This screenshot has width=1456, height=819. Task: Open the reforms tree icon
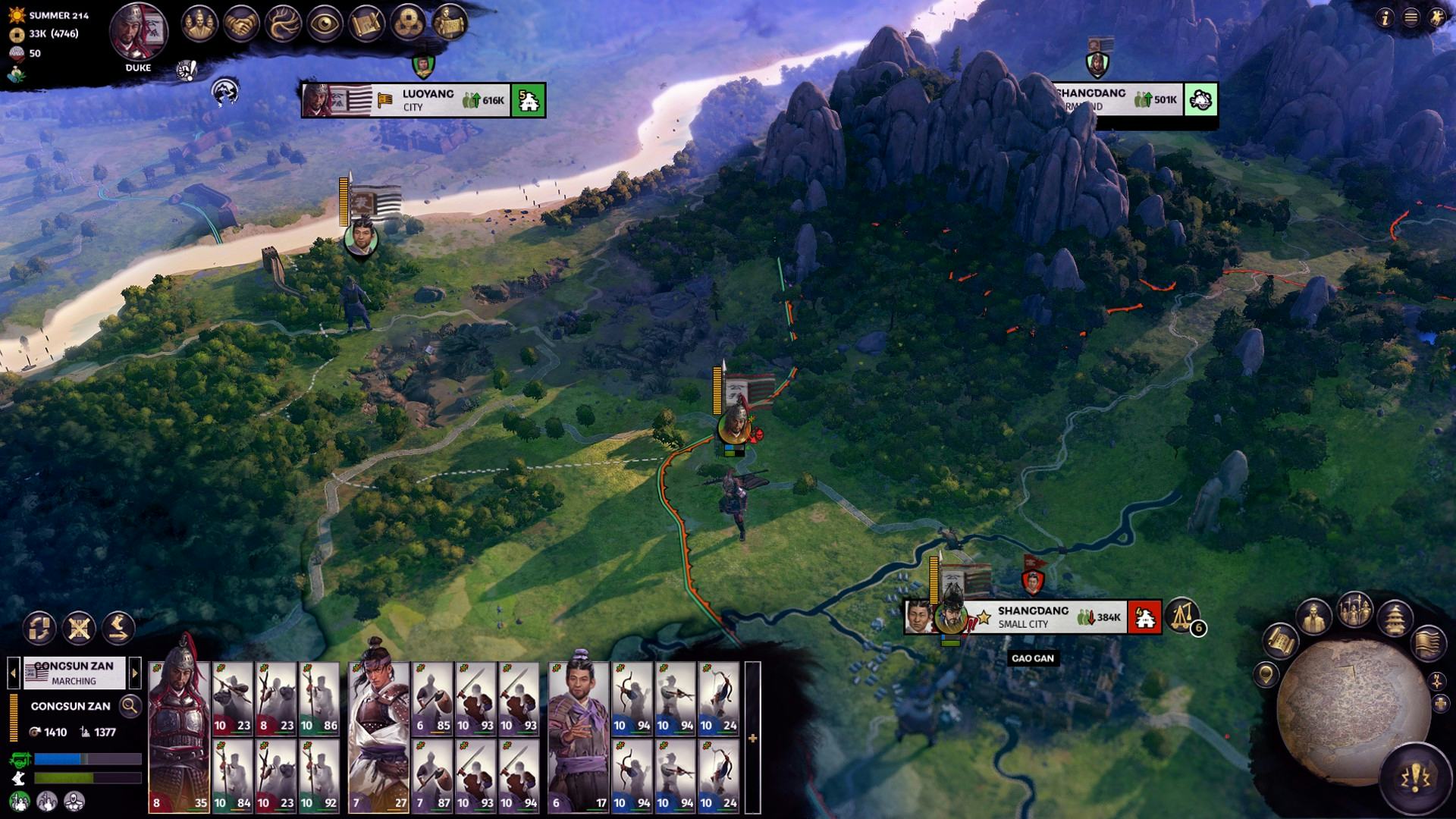pos(283,24)
